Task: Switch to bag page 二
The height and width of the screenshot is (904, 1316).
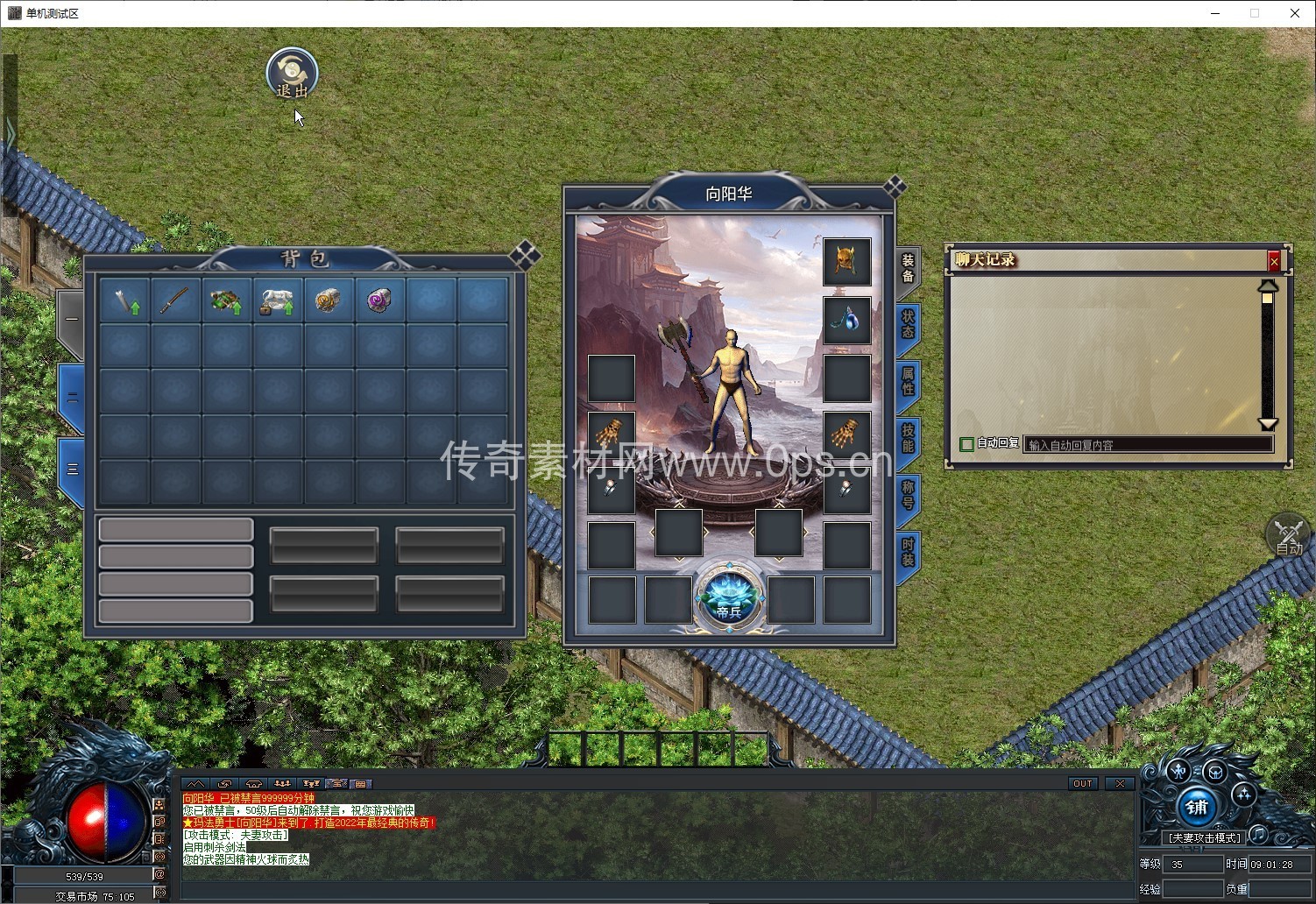Action: click(x=72, y=397)
